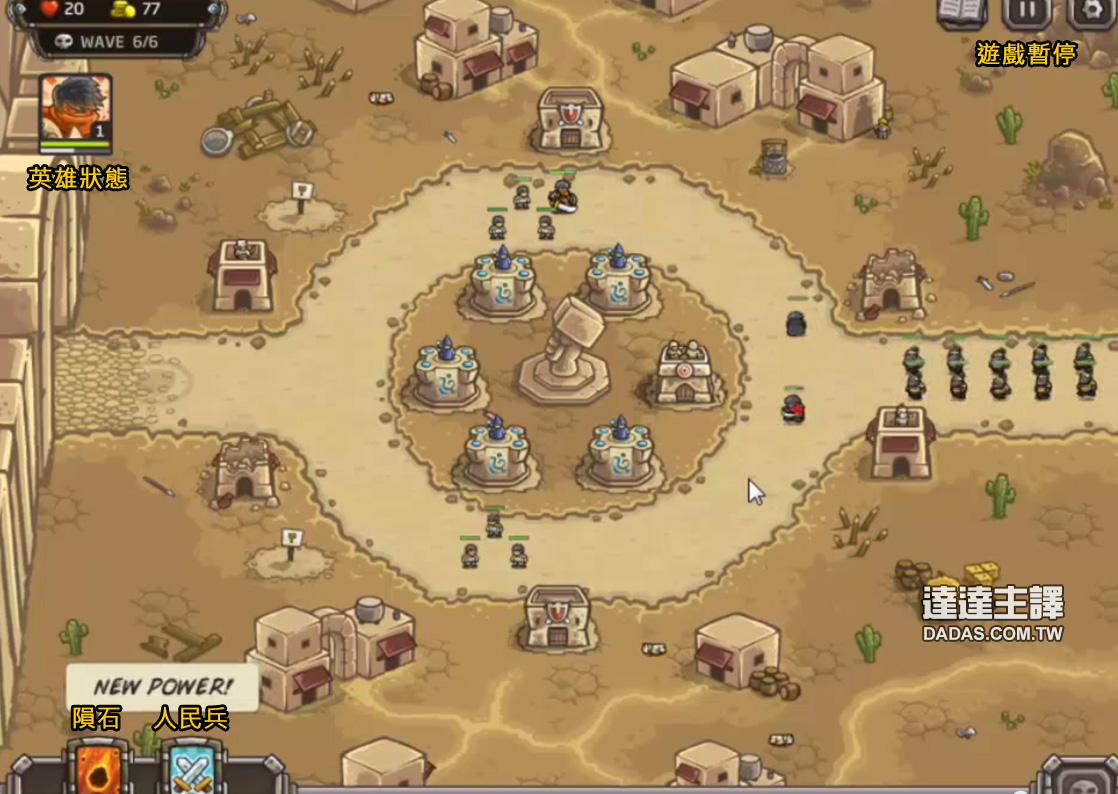Open the encyclopedia book

pos(961,11)
